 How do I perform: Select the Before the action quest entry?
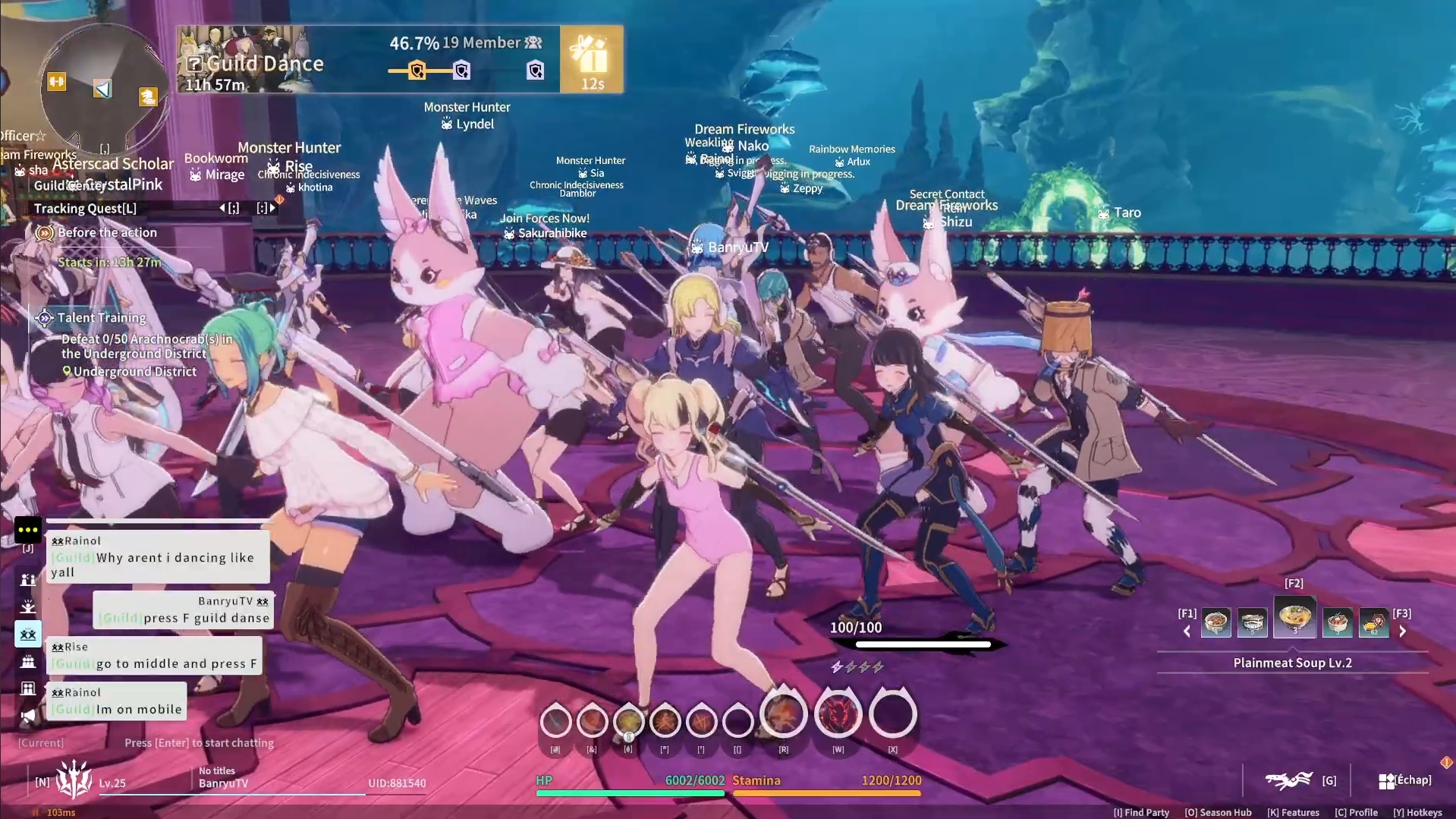coord(107,233)
